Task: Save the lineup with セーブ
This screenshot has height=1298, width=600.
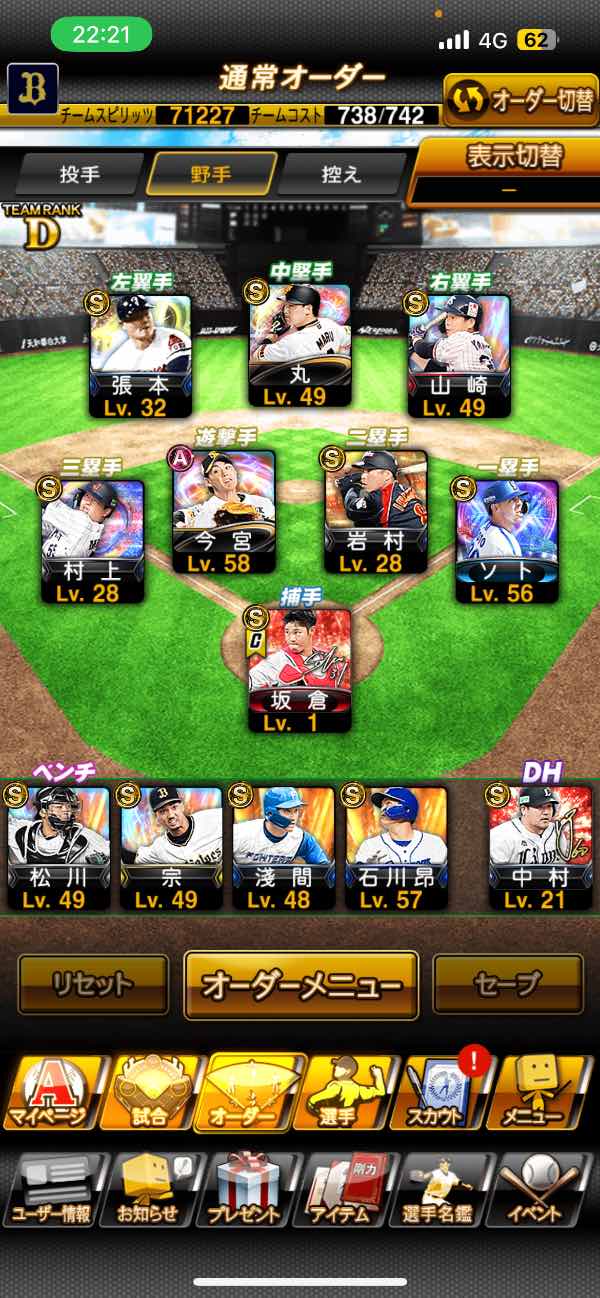Action: [x=507, y=984]
